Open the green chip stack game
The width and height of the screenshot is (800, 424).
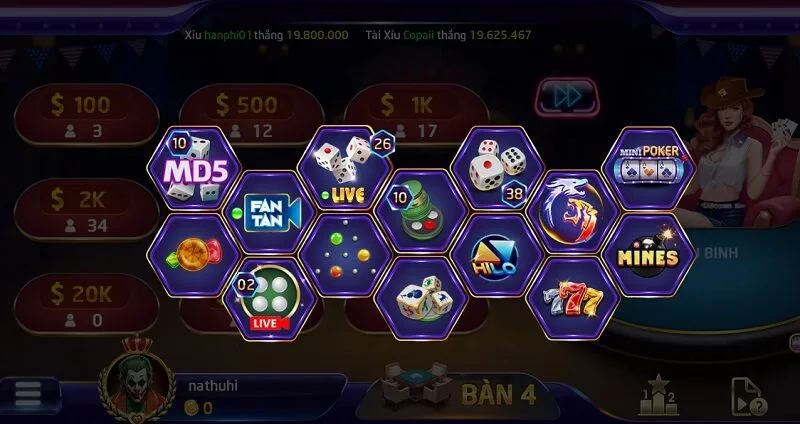point(419,211)
